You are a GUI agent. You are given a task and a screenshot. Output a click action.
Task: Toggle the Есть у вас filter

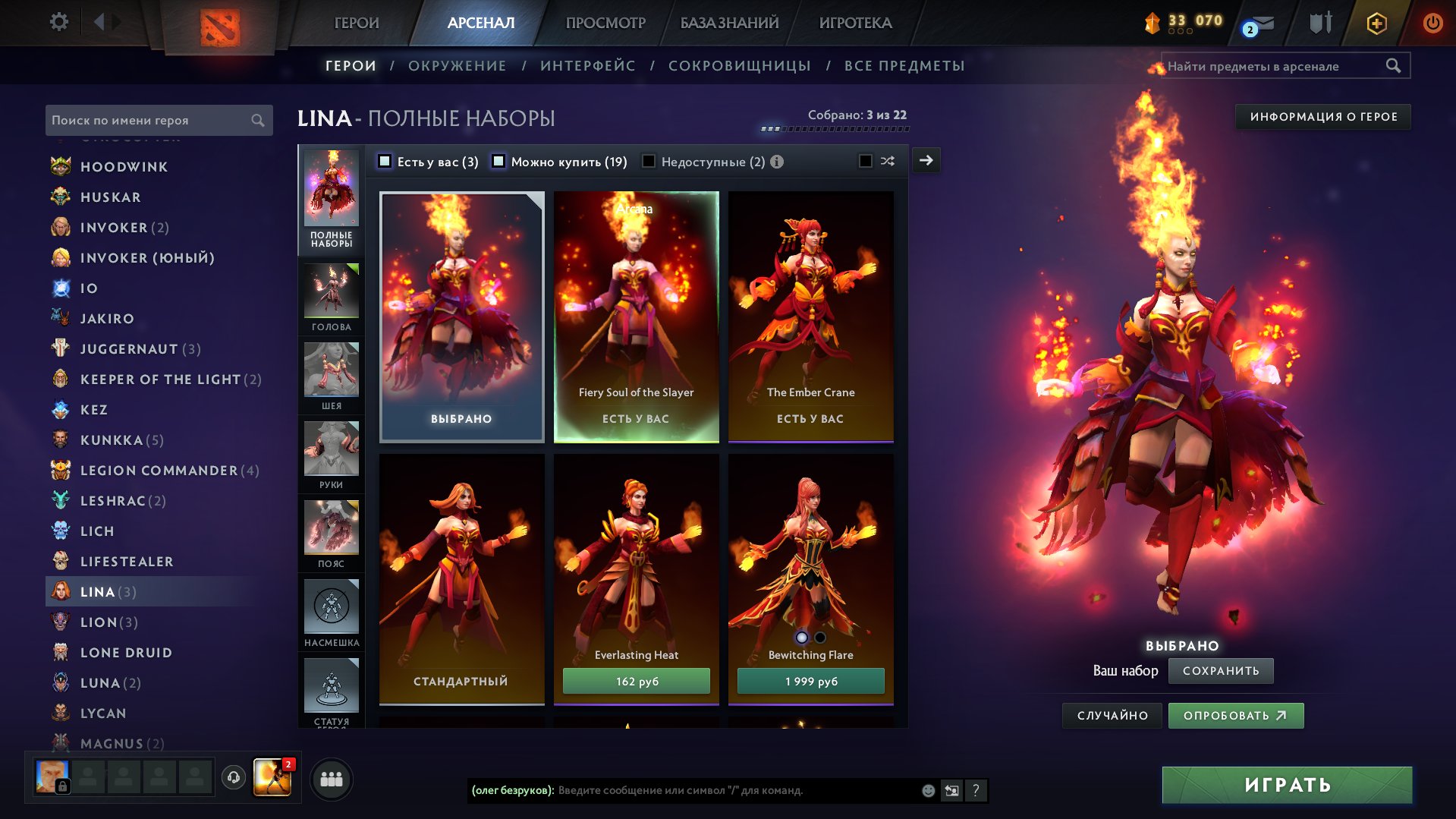[x=385, y=162]
